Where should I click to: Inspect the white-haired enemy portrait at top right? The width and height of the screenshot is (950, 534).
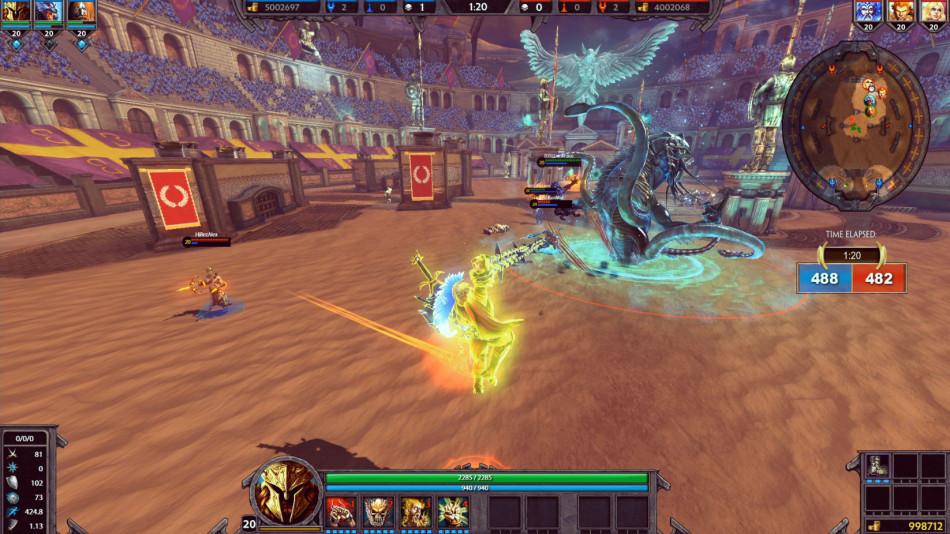tap(868, 13)
